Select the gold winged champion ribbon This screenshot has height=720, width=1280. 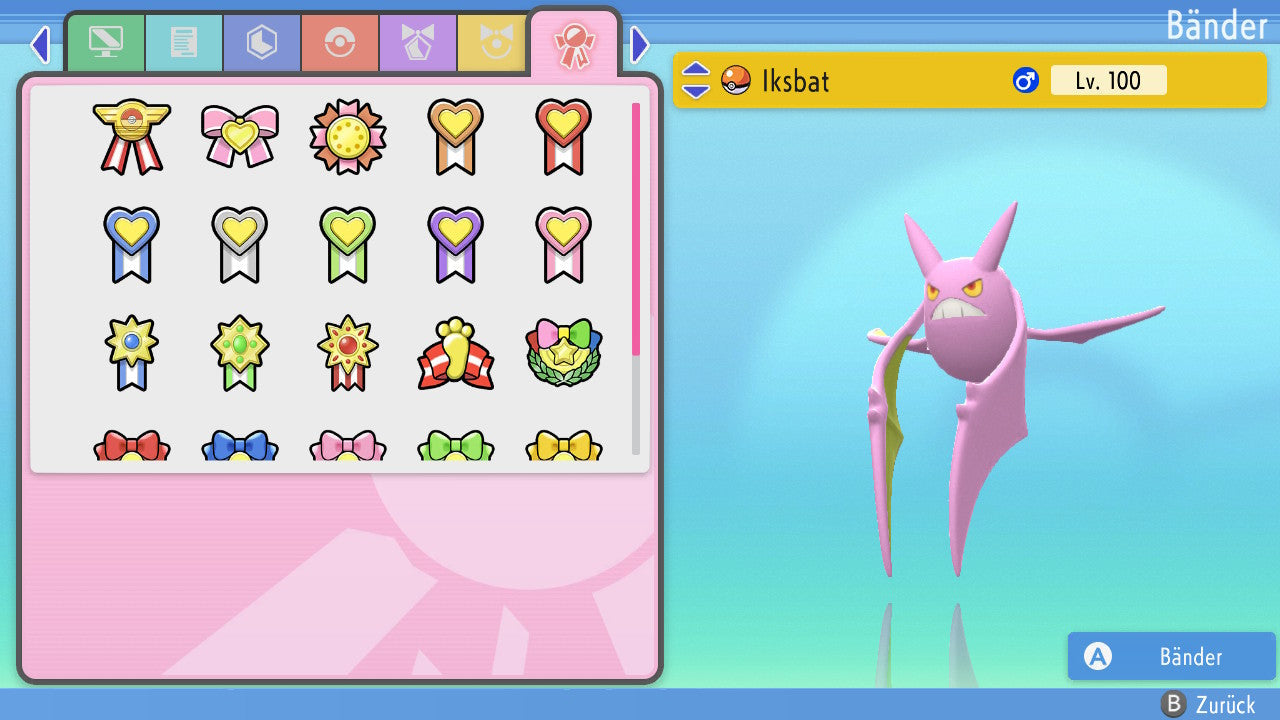pos(131,136)
